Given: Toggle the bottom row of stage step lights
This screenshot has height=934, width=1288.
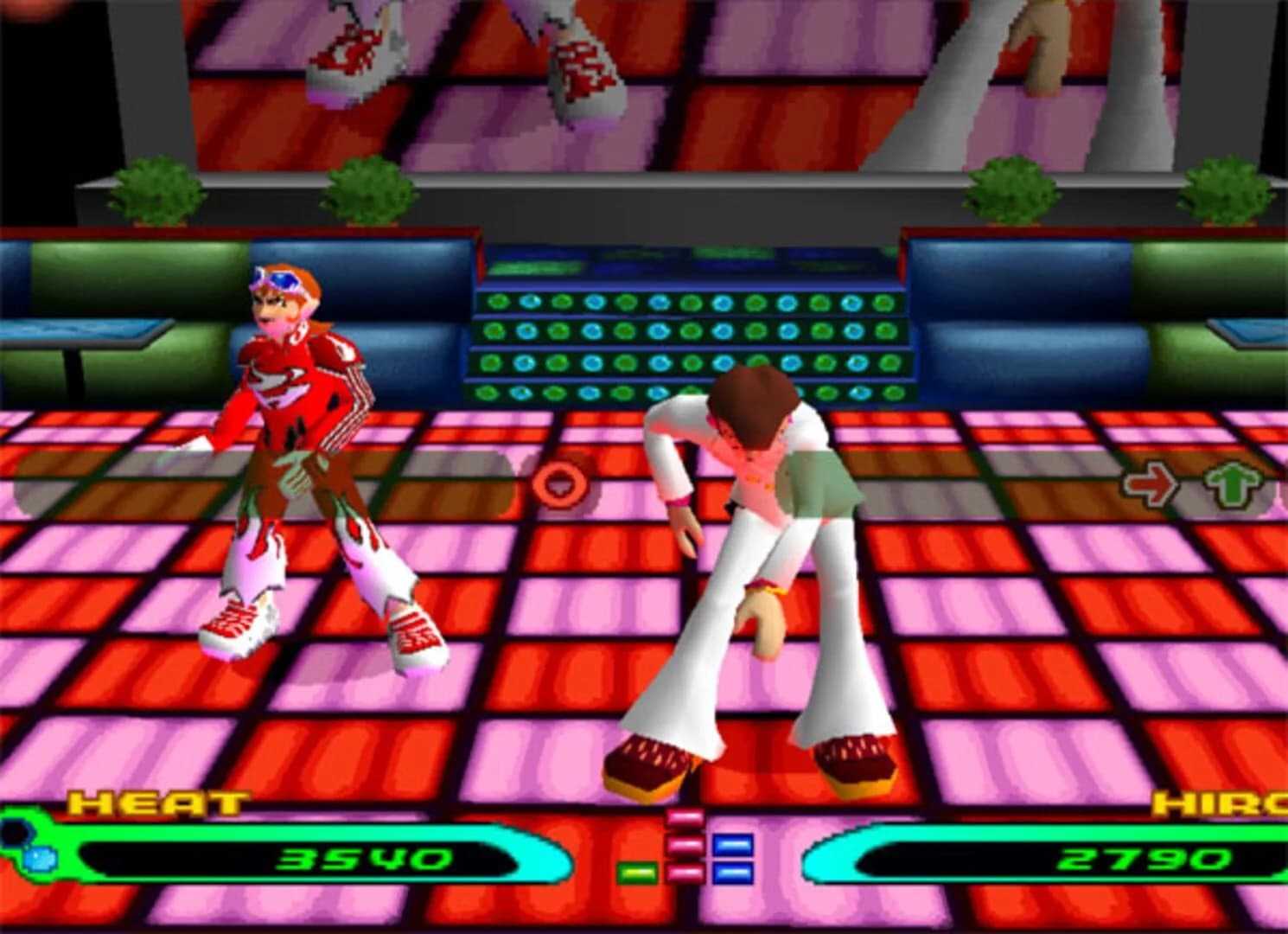Looking at the screenshot, I should click(x=683, y=393).
